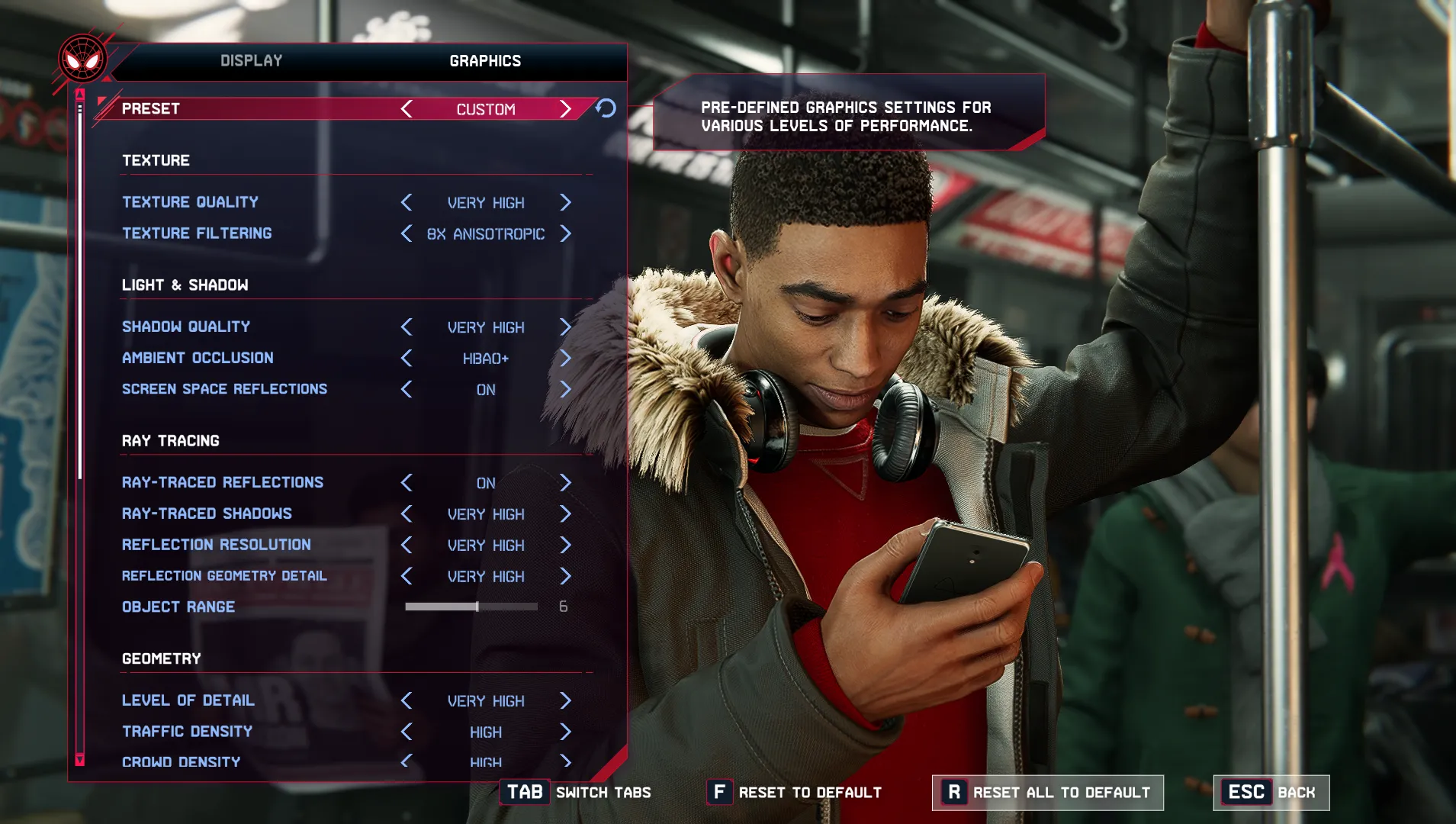This screenshot has width=1456, height=824.
Task: Go back with the Back button
Action: (x=1271, y=793)
